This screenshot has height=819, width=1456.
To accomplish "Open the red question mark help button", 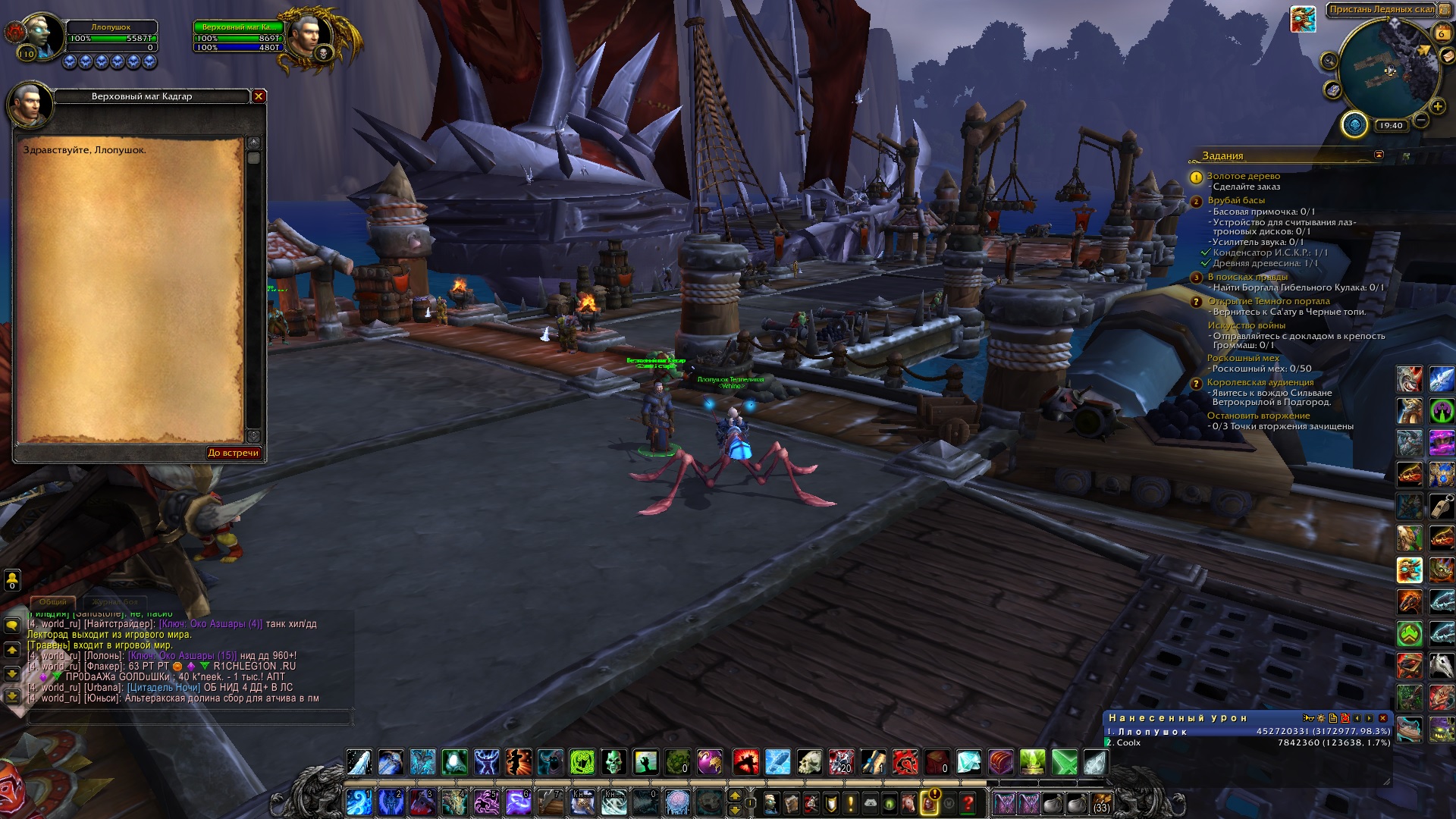I will (968, 802).
